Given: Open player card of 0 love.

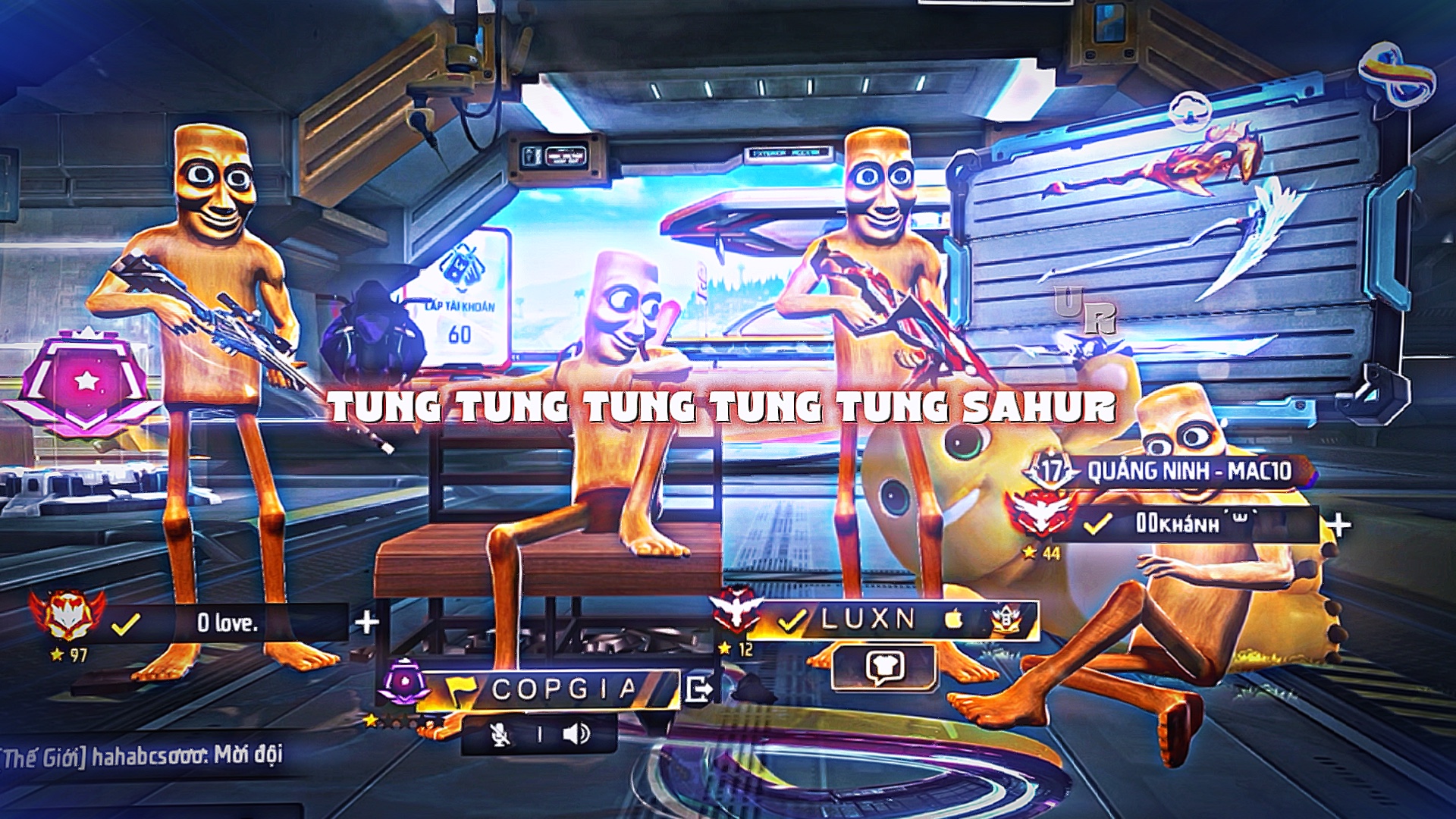Looking at the screenshot, I should point(227,623).
